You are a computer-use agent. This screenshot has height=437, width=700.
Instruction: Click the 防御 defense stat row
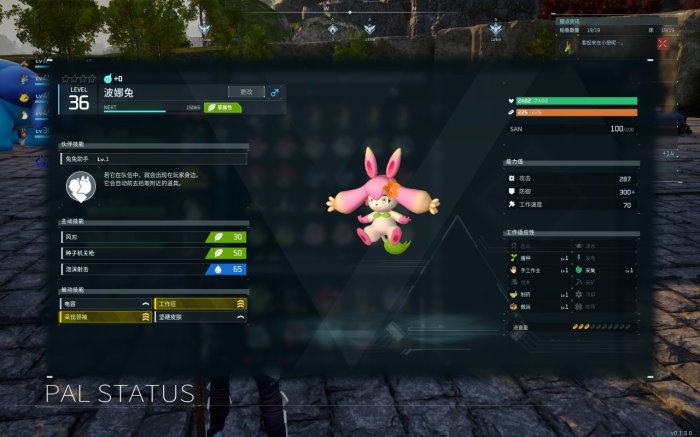[x=570, y=191]
